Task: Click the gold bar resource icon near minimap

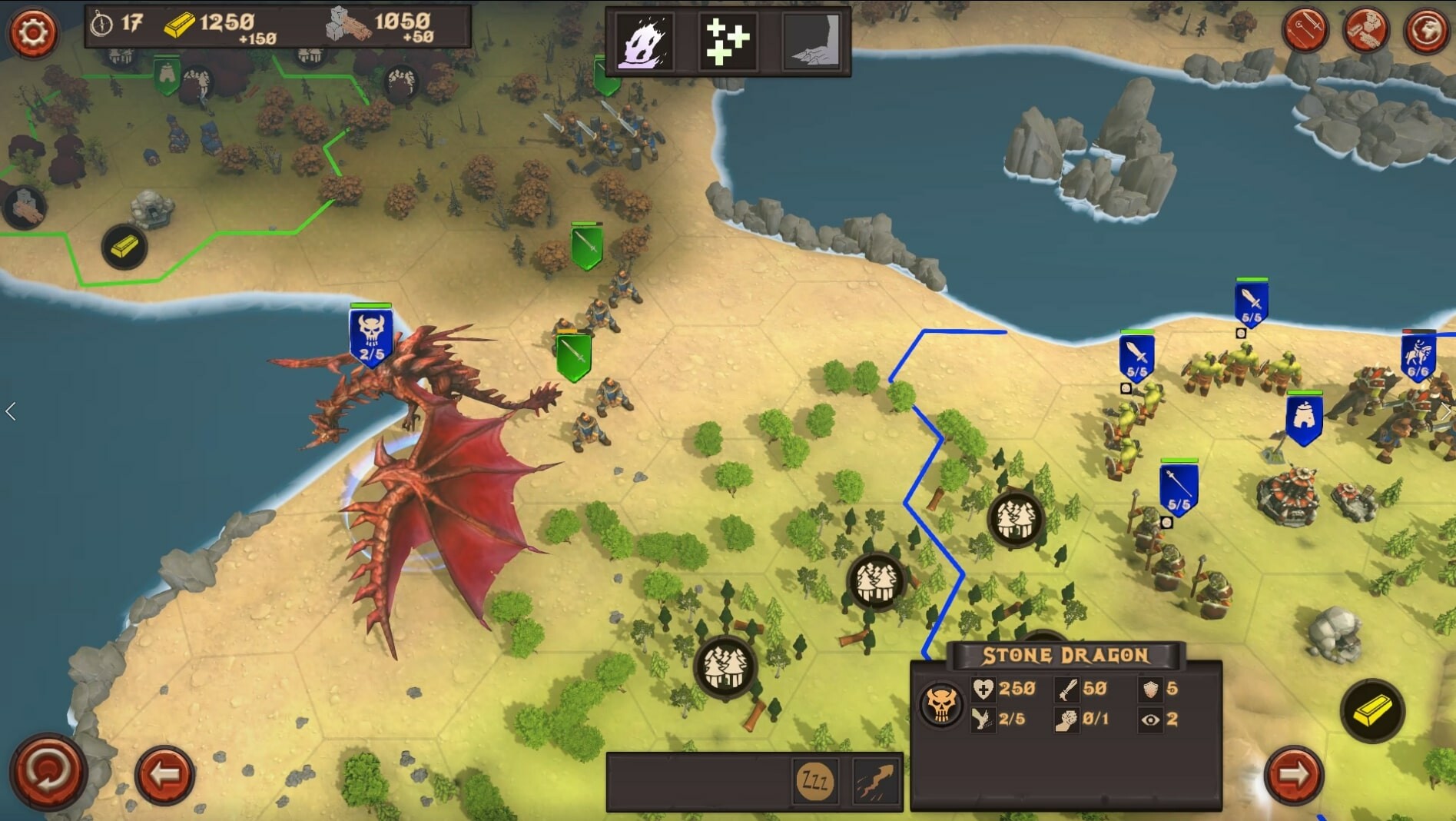Action: click(125, 248)
